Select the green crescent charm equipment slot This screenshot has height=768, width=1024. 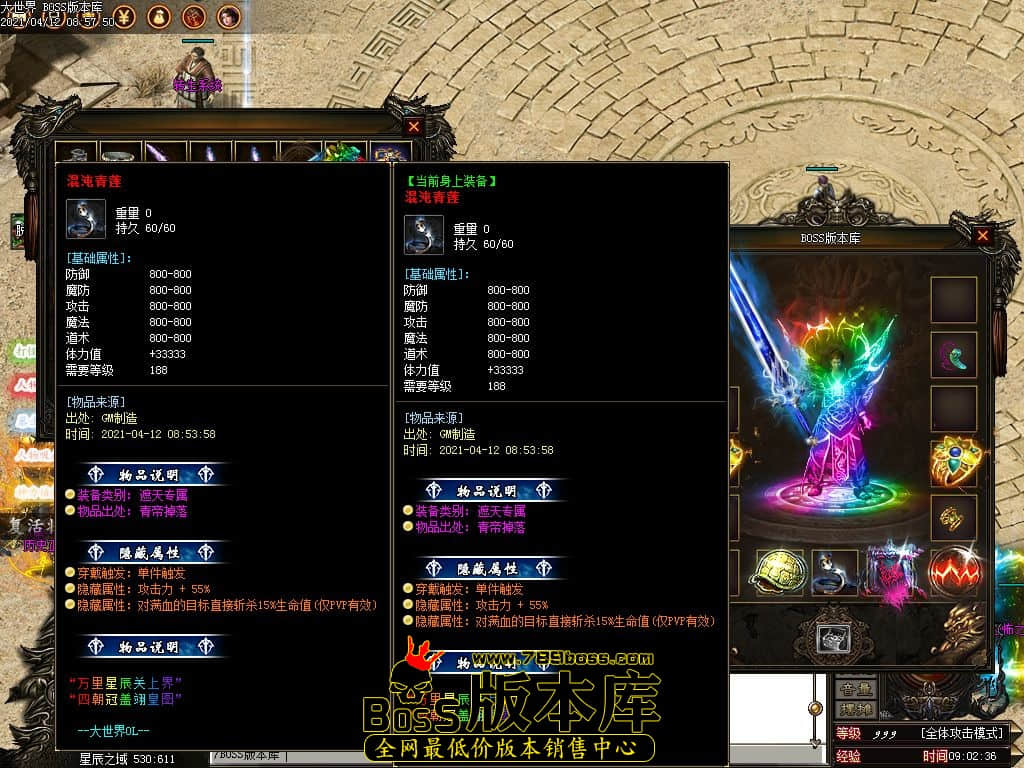953,354
